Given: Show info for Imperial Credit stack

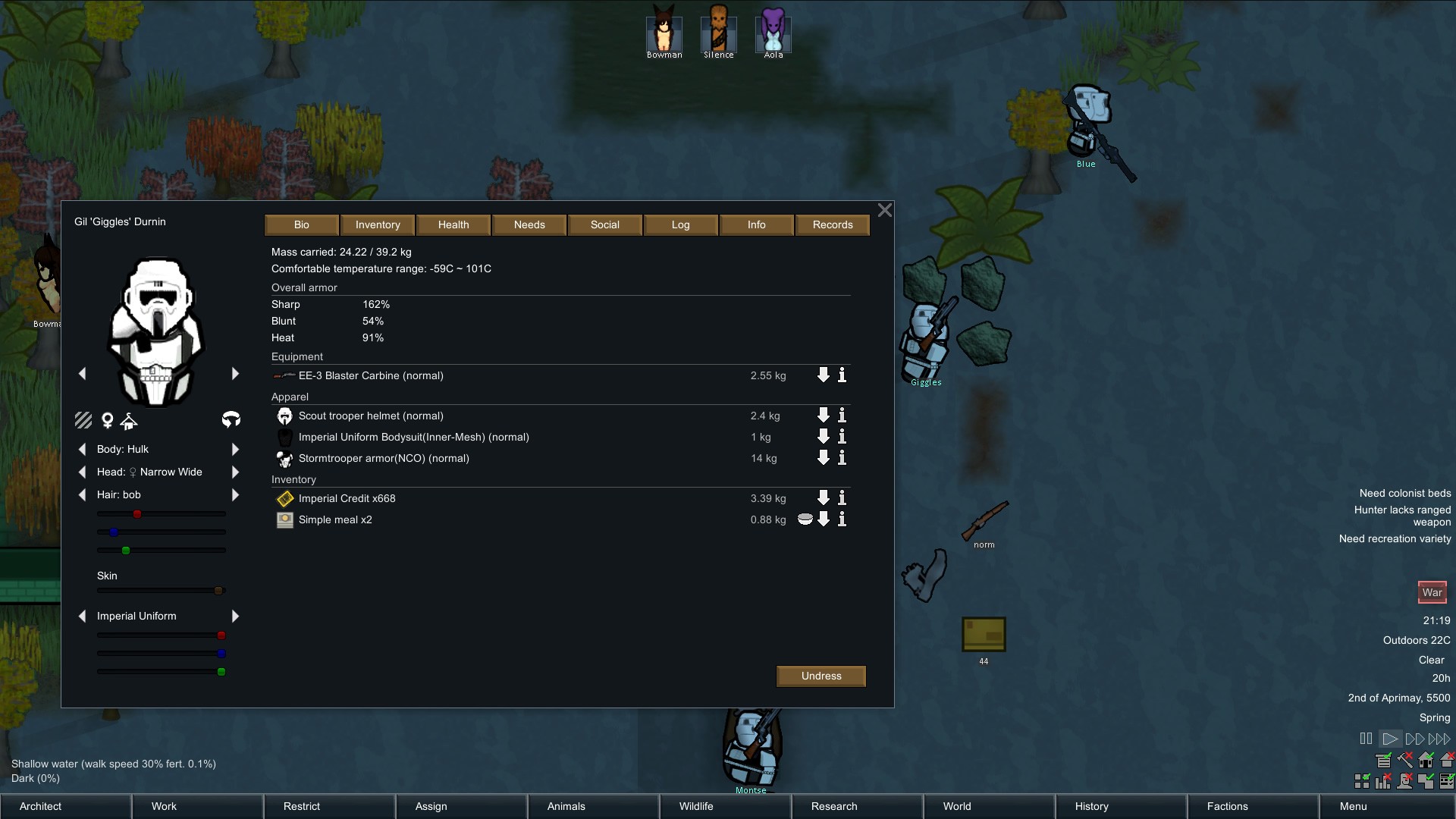Looking at the screenshot, I should click(842, 498).
